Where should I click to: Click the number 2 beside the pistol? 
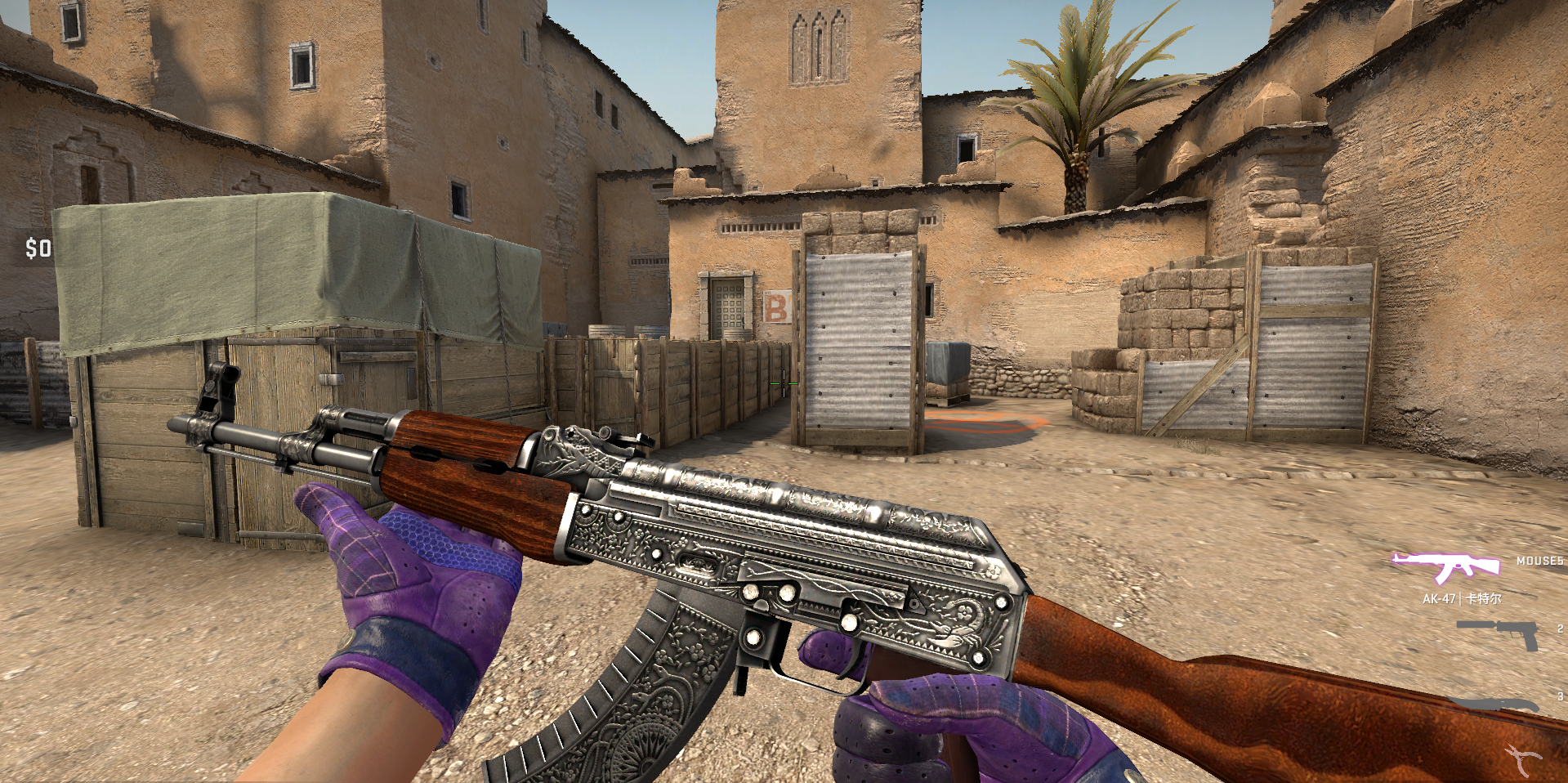(x=1561, y=629)
